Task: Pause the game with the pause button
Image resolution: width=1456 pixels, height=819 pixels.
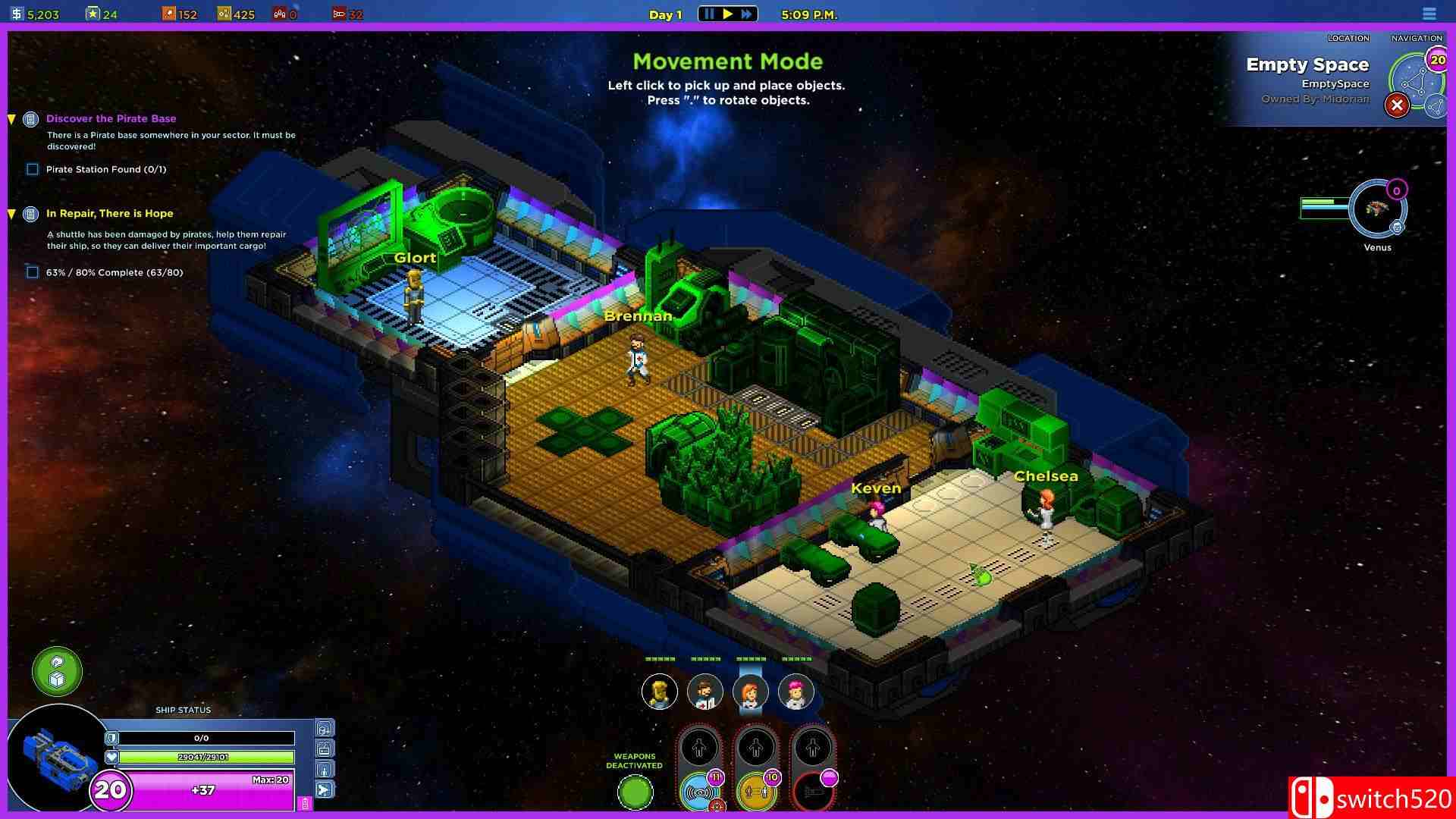Action: (710, 13)
